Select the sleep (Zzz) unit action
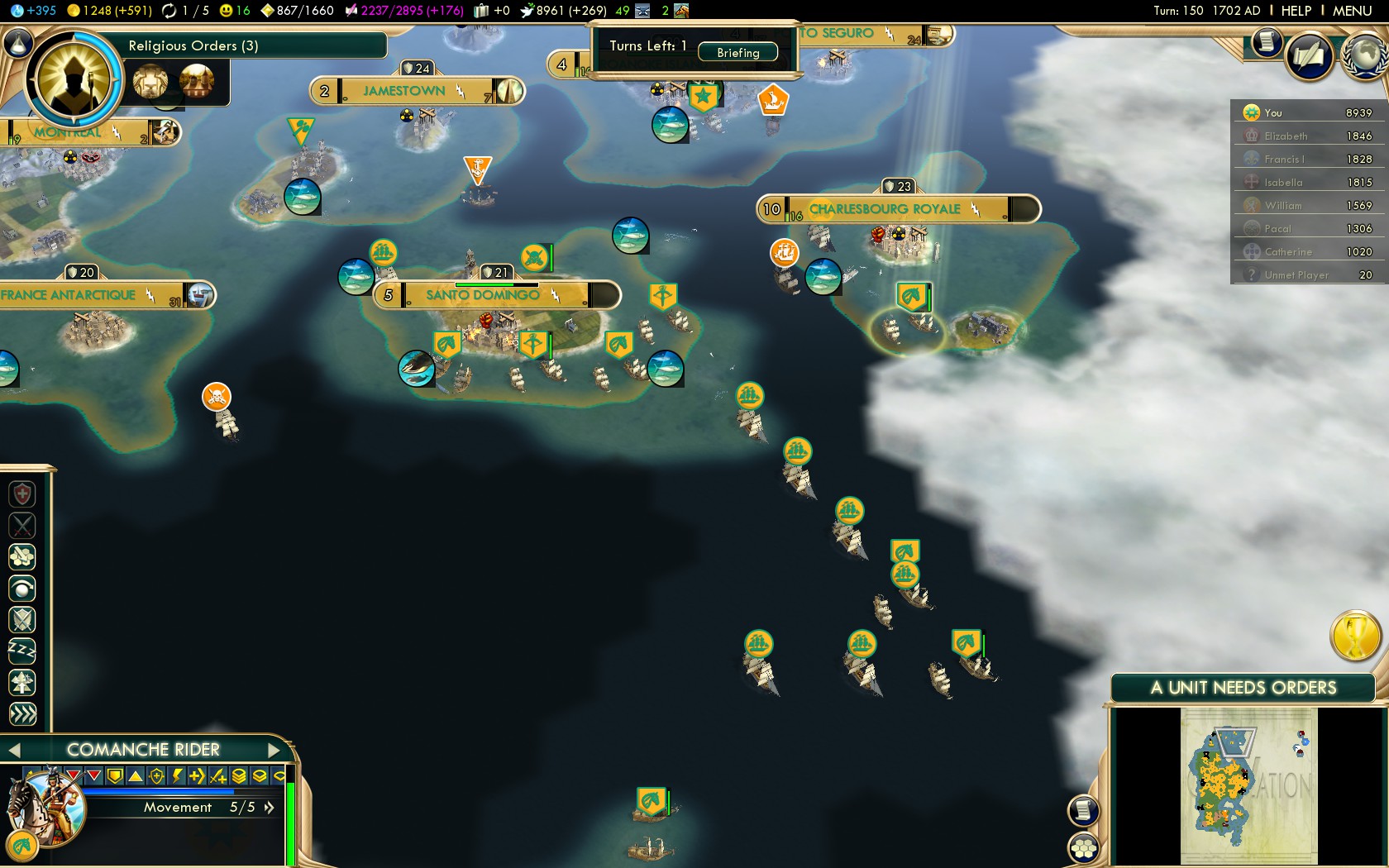This screenshot has width=1389, height=868. (22, 651)
